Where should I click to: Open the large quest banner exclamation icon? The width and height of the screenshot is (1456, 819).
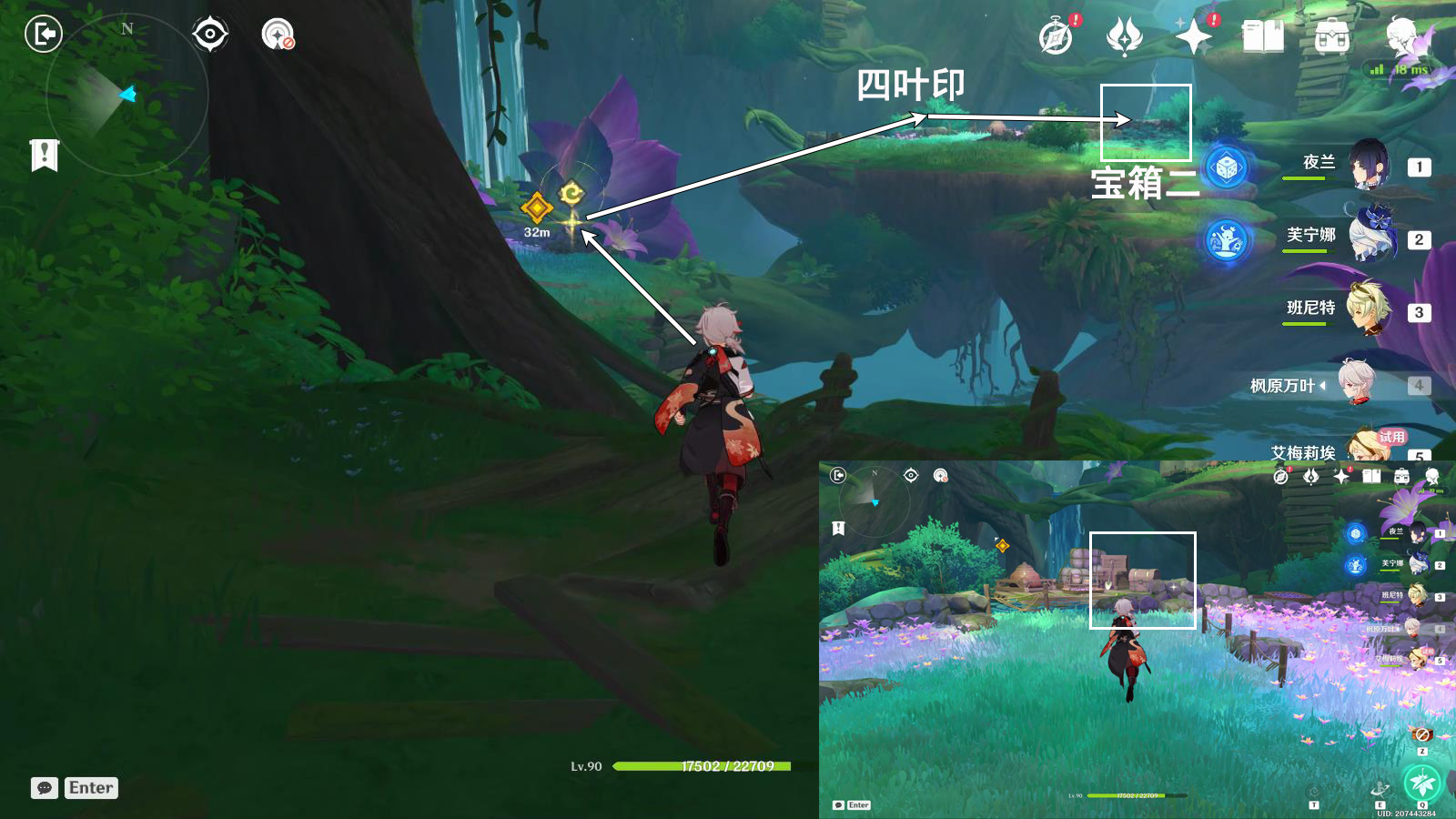click(x=44, y=156)
